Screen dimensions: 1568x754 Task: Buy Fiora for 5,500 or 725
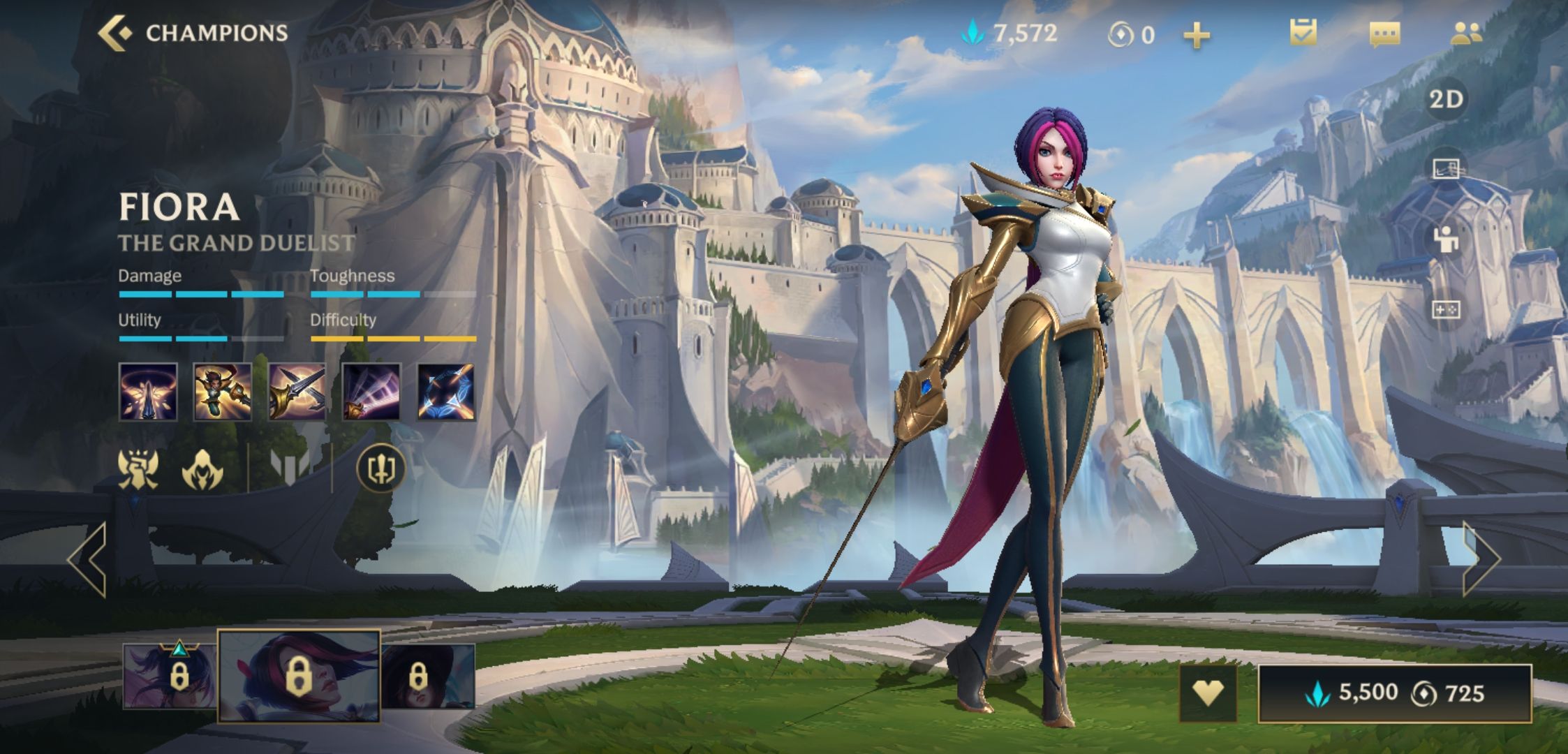1394,693
